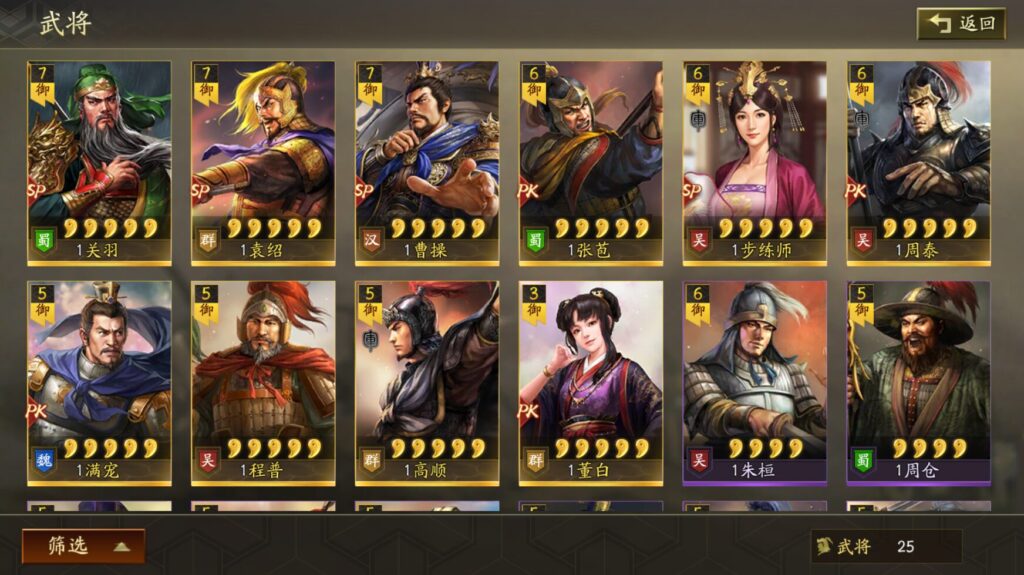View the 董白 general card
The image size is (1024, 575).
pos(591,380)
